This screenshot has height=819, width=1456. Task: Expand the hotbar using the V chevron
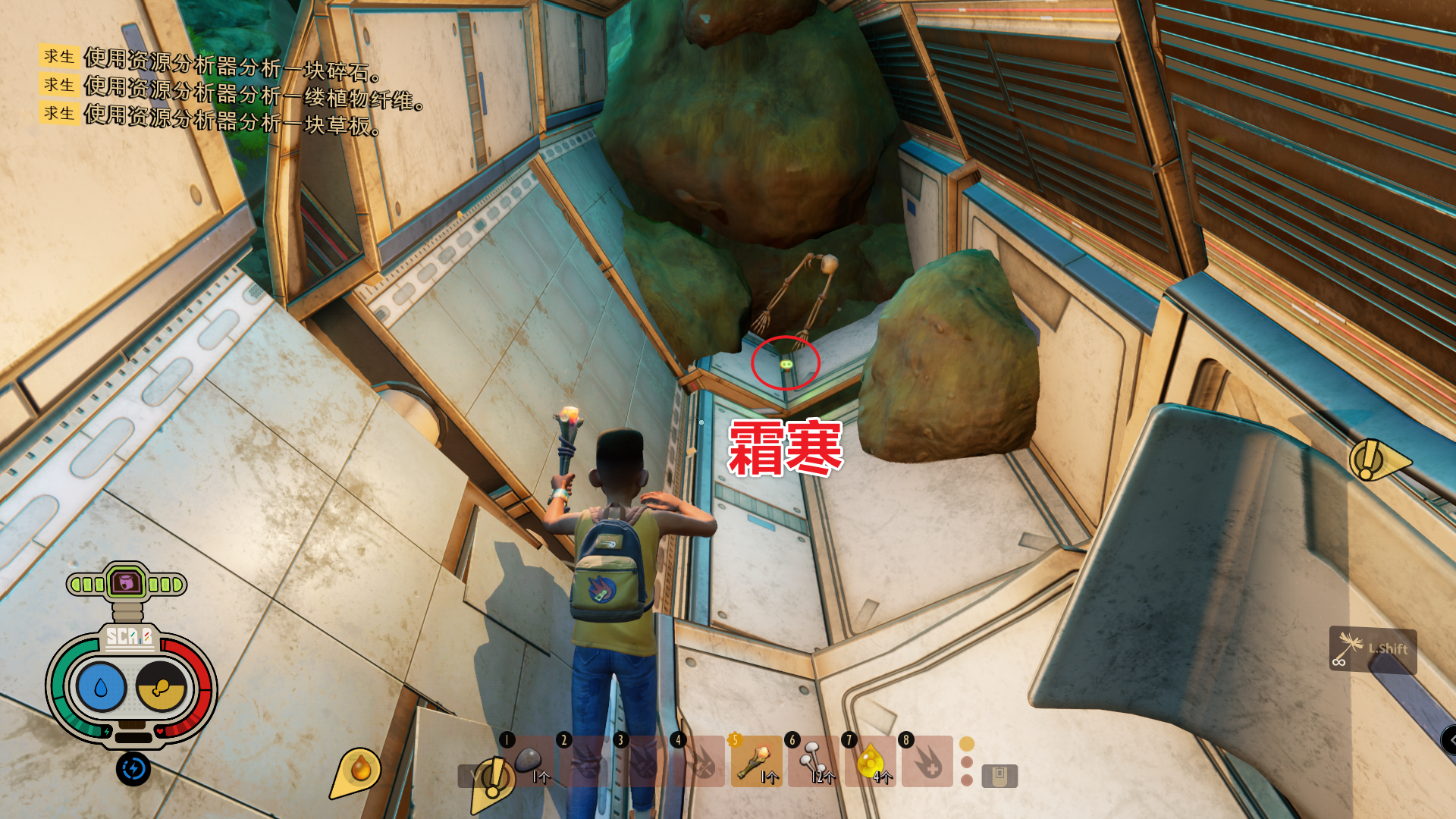point(474,776)
